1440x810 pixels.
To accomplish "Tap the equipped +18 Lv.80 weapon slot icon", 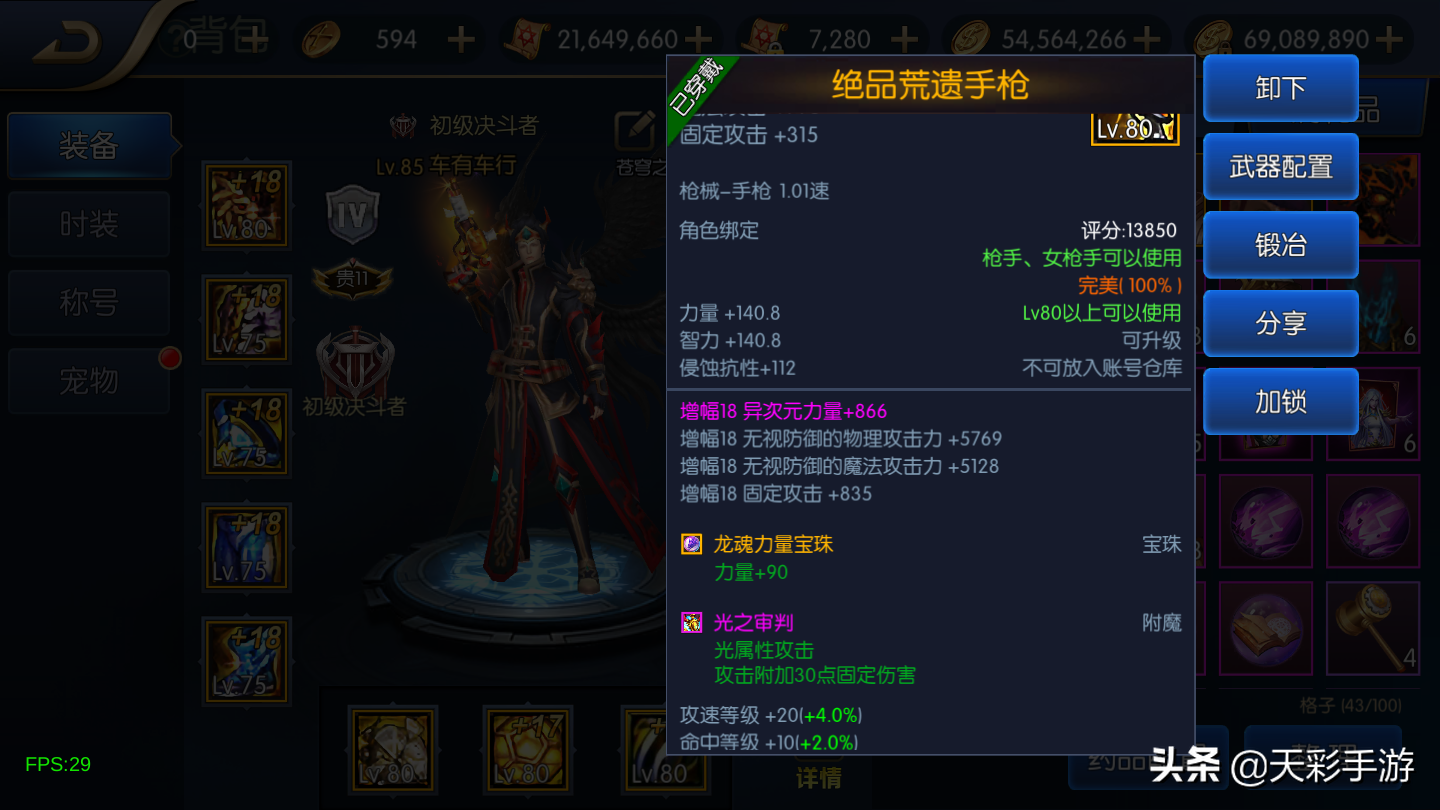I will coord(246,205).
